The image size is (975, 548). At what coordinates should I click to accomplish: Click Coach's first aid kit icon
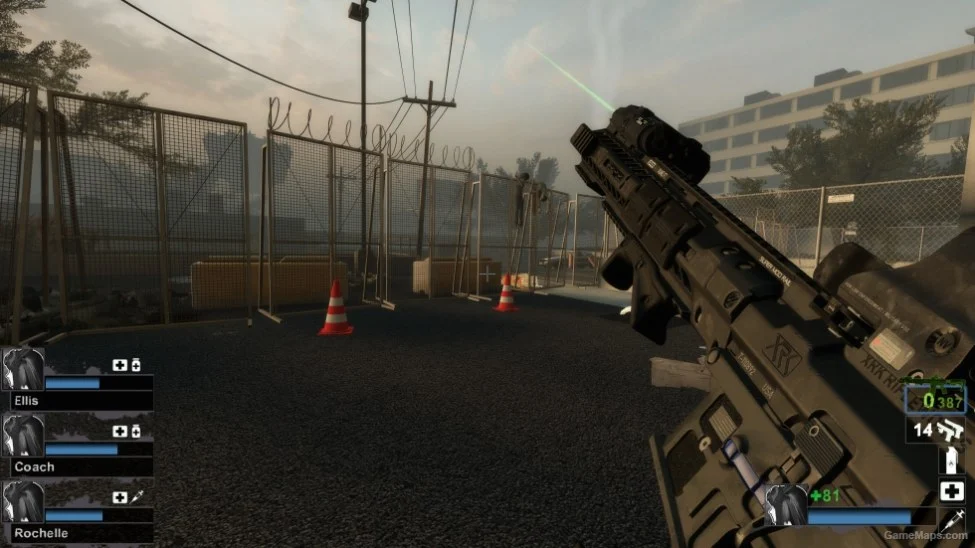tap(120, 431)
